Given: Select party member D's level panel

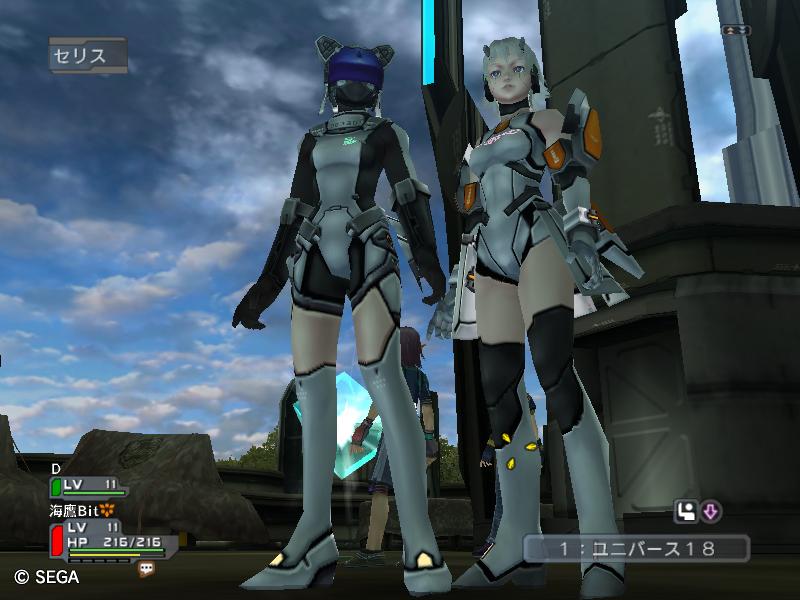Looking at the screenshot, I should click(x=89, y=486).
